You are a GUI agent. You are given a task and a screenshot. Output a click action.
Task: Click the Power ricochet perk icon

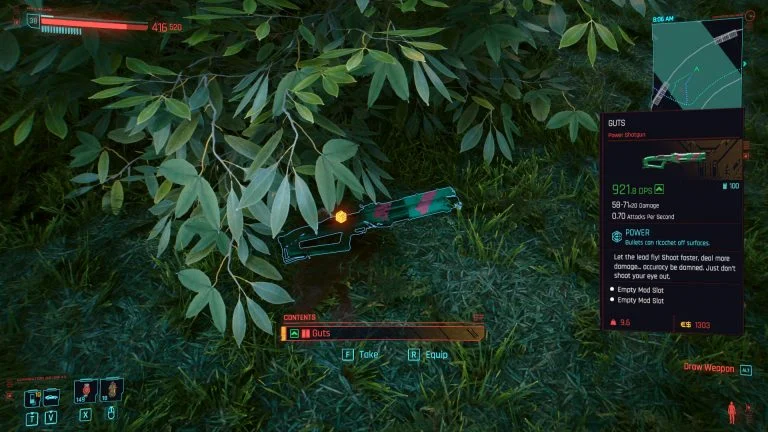[617, 239]
